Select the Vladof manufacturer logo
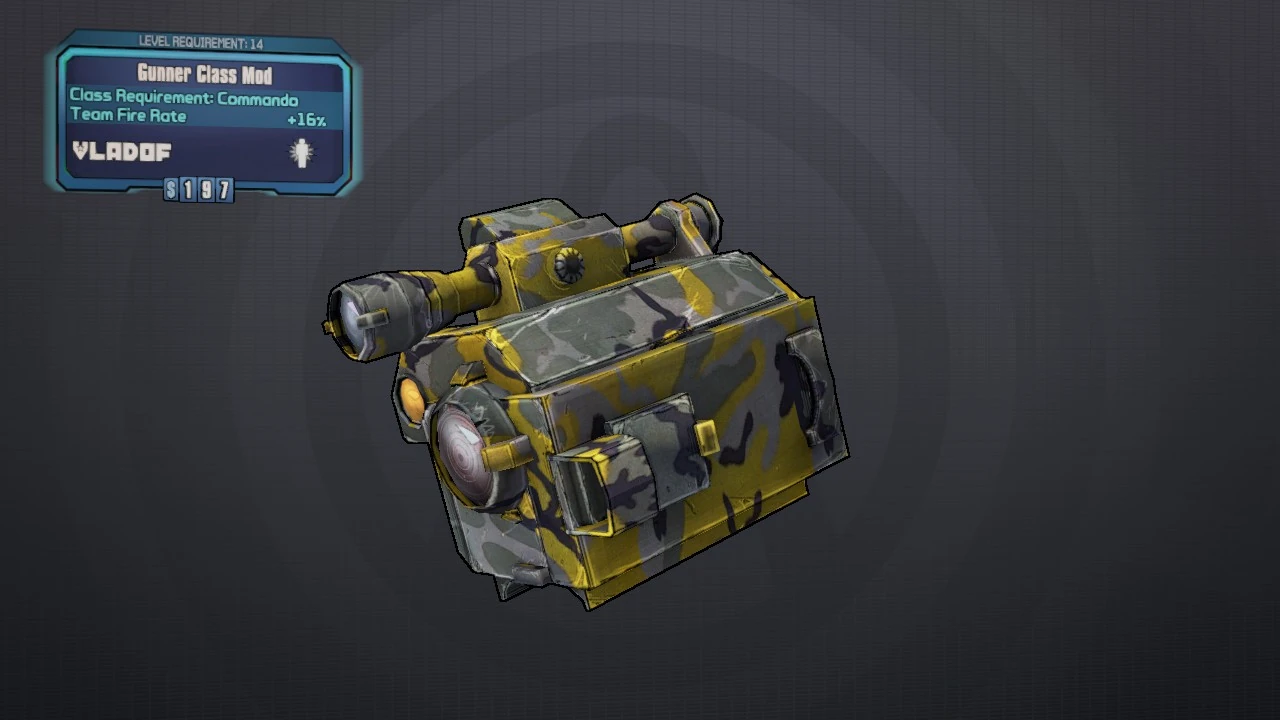The width and height of the screenshot is (1280, 720). (124, 152)
